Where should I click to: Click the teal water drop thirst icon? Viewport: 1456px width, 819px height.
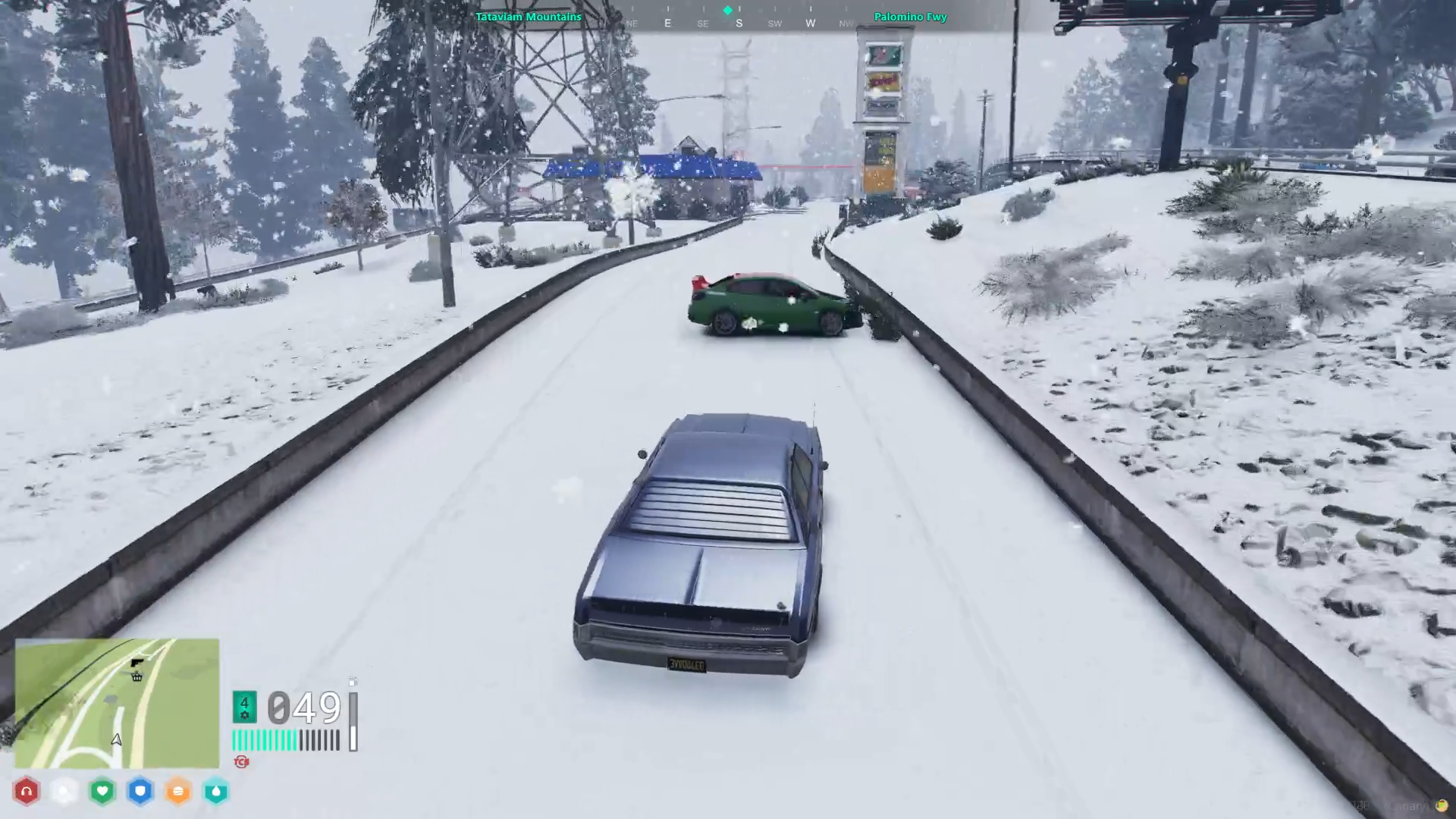pos(216,792)
